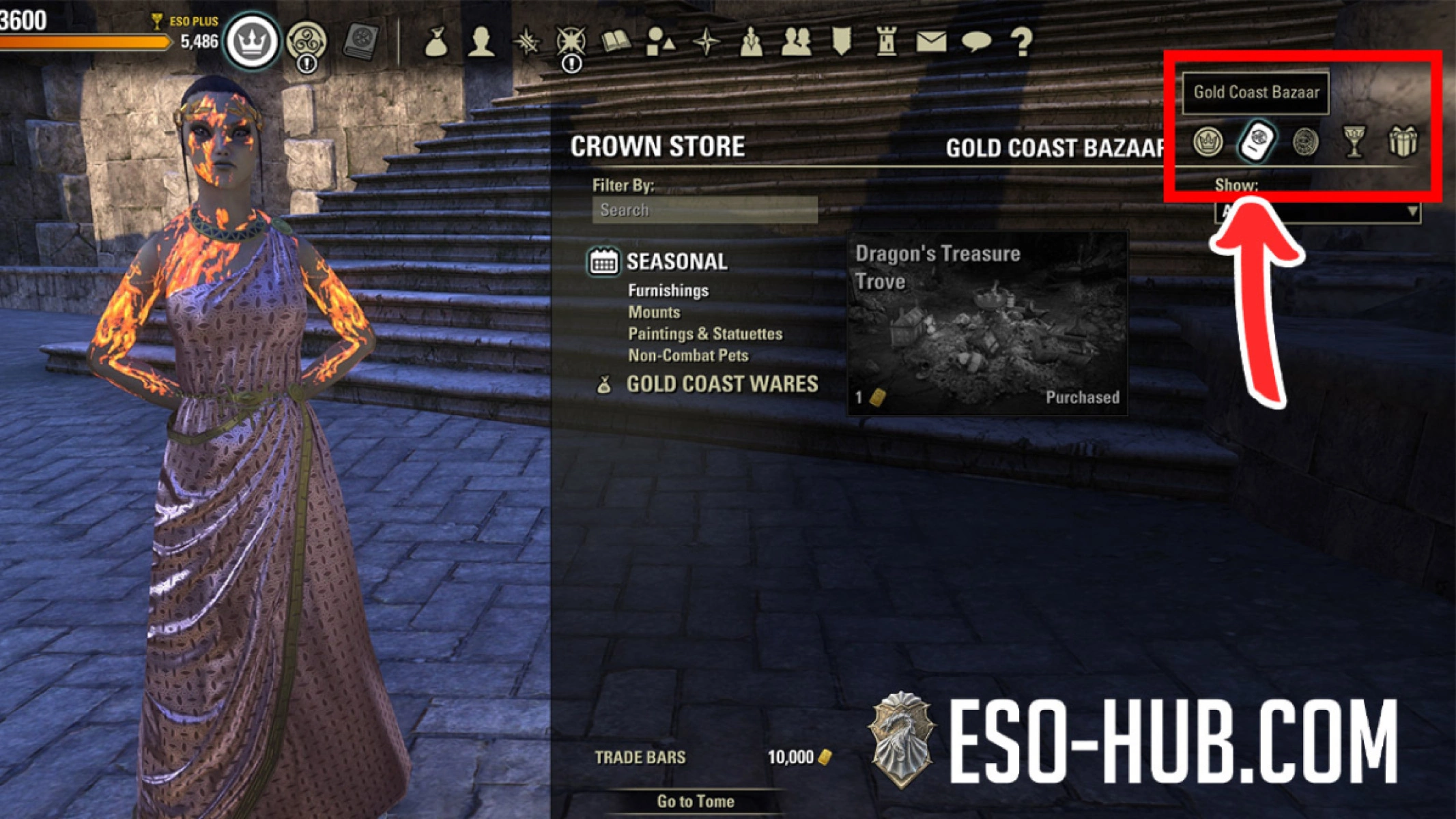Expand the Seasonal category

click(x=676, y=261)
